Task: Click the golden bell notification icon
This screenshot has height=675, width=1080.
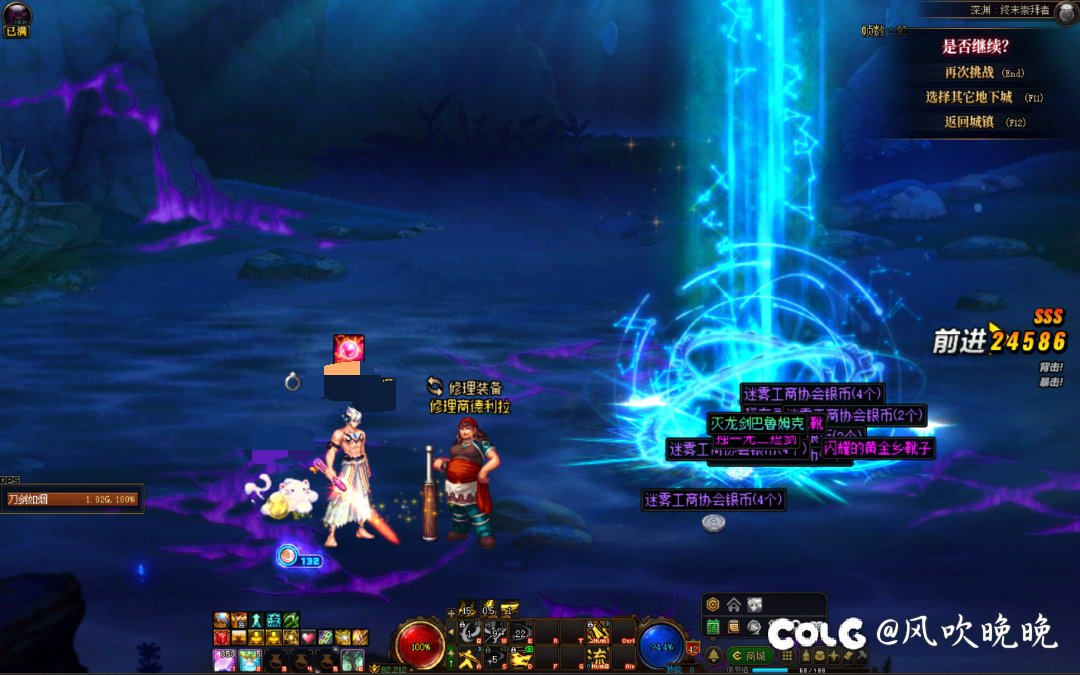Action: [x=714, y=656]
